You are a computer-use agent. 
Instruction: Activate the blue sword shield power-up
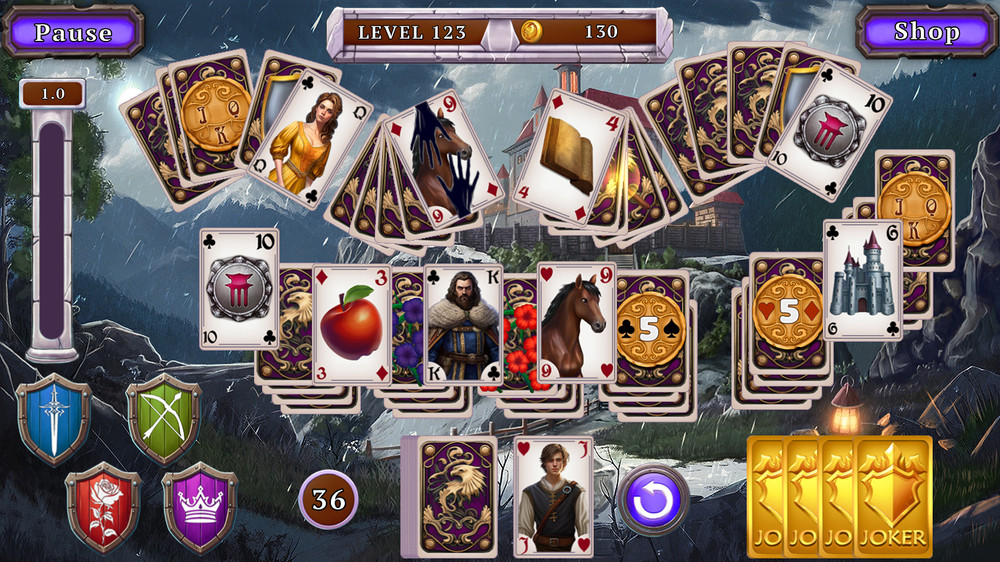tap(53, 419)
